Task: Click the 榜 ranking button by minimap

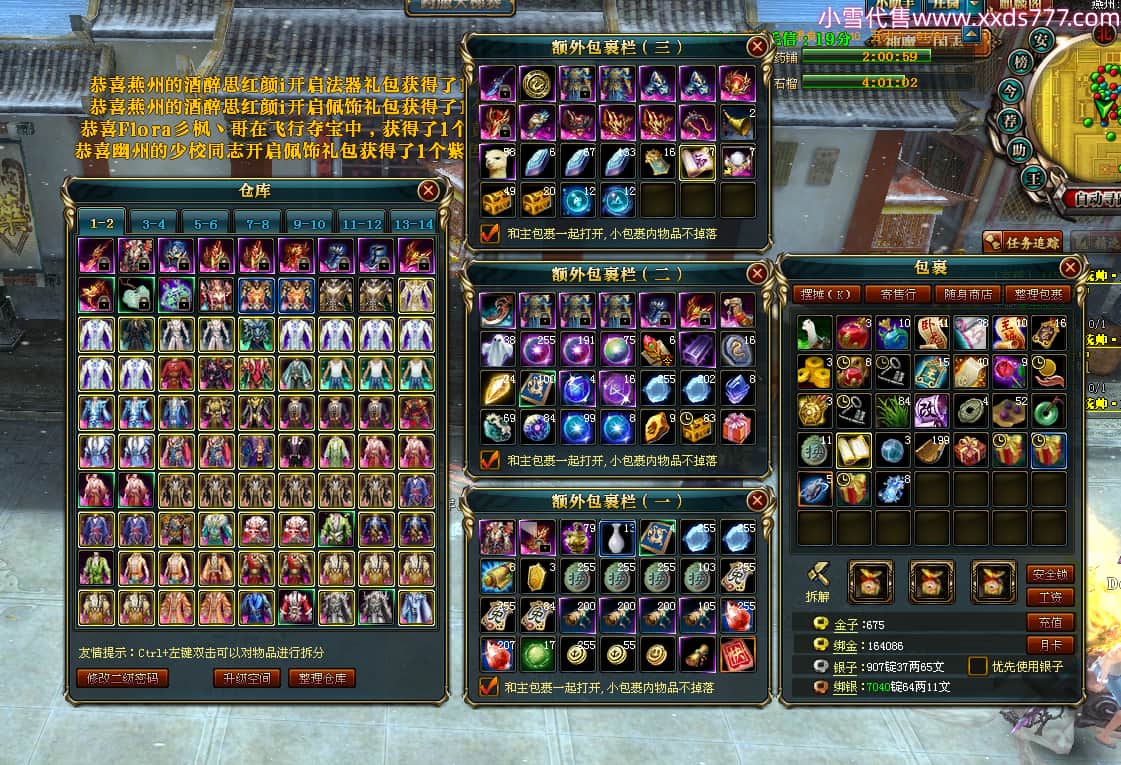Action: [x=1021, y=63]
